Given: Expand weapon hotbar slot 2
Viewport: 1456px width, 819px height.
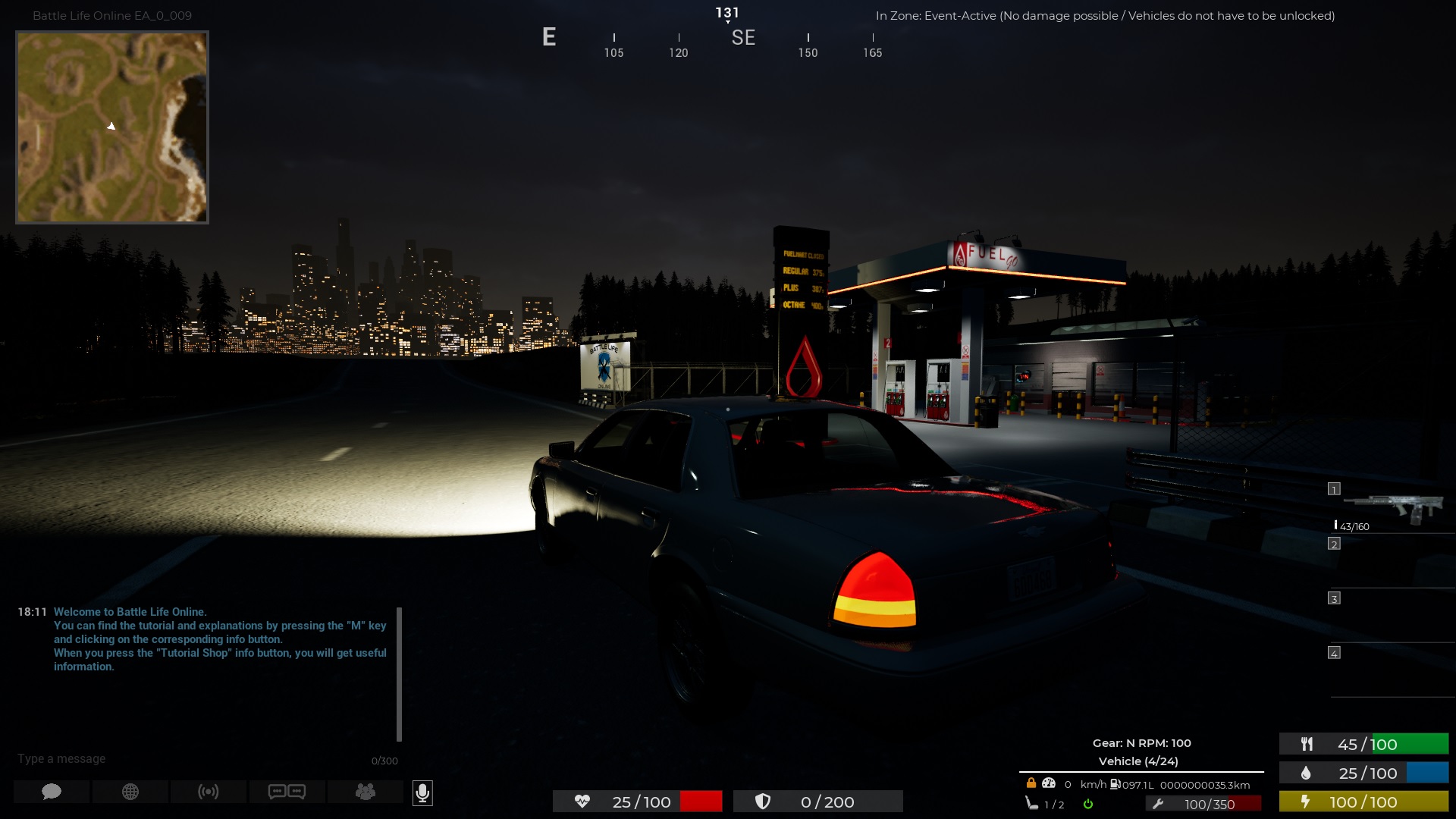Looking at the screenshot, I should point(1333,544).
